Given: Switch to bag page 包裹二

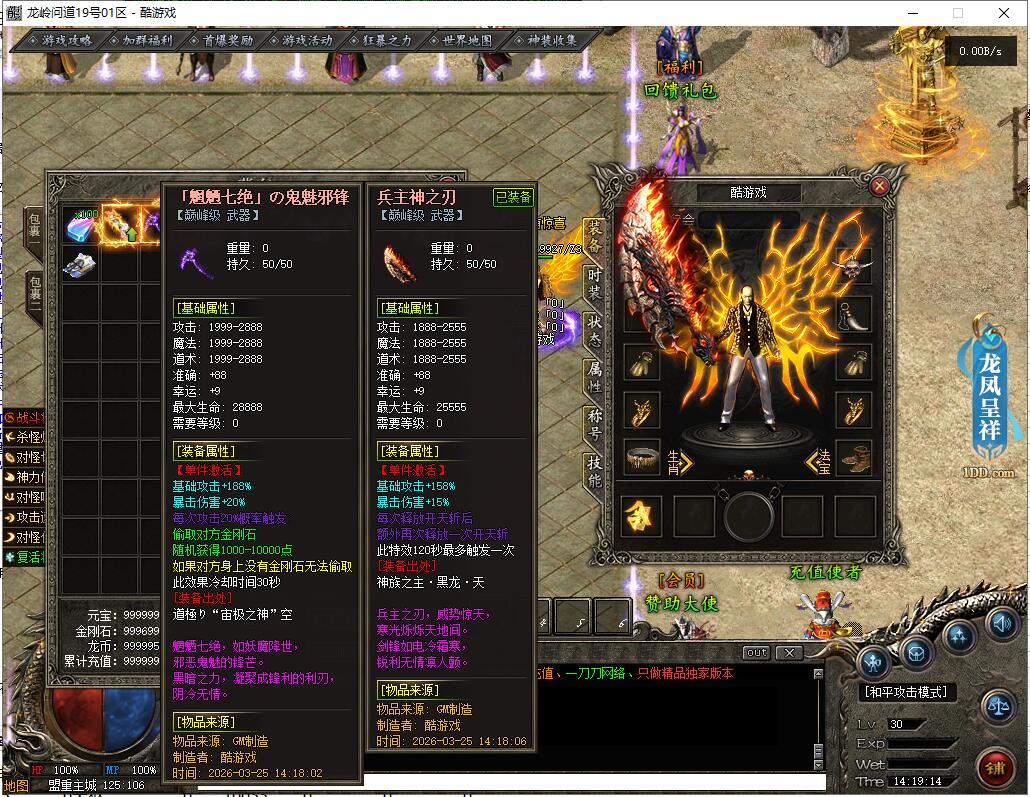Looking at the screenshot, I should 34,294.
